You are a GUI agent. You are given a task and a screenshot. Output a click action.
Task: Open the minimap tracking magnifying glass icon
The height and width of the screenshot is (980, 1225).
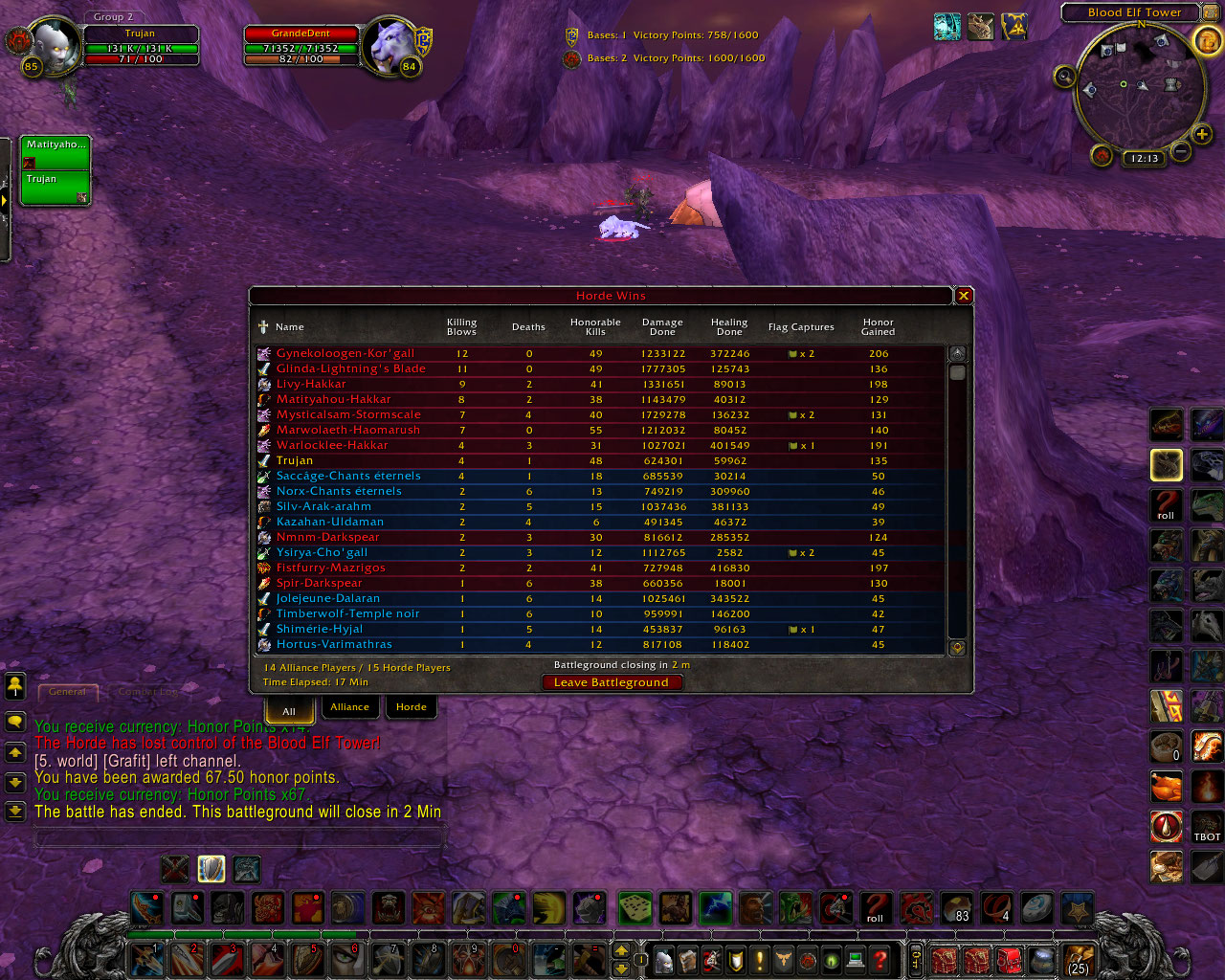(x=1065, y=77)
